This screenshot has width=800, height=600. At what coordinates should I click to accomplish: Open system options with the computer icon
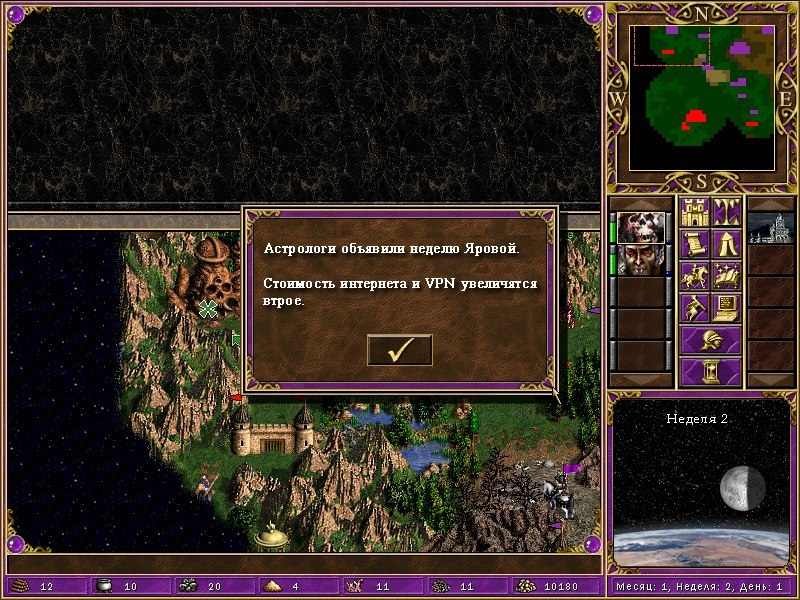click(x=726, y=307)
